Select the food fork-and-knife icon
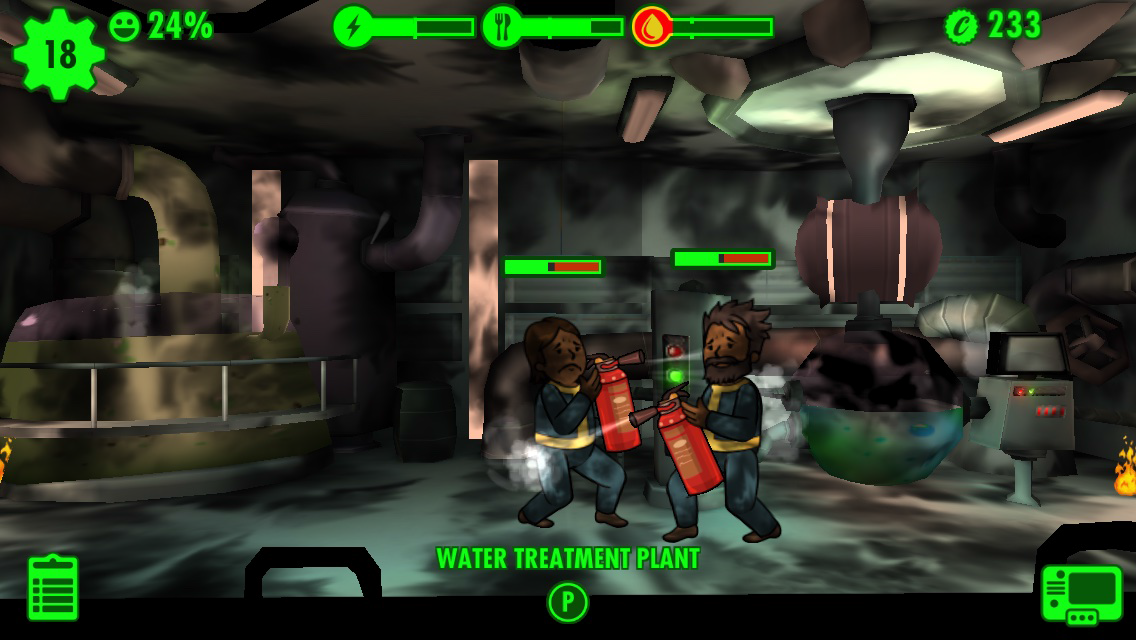The height and width of the screenshot is (640, 1136). (502, 27)
